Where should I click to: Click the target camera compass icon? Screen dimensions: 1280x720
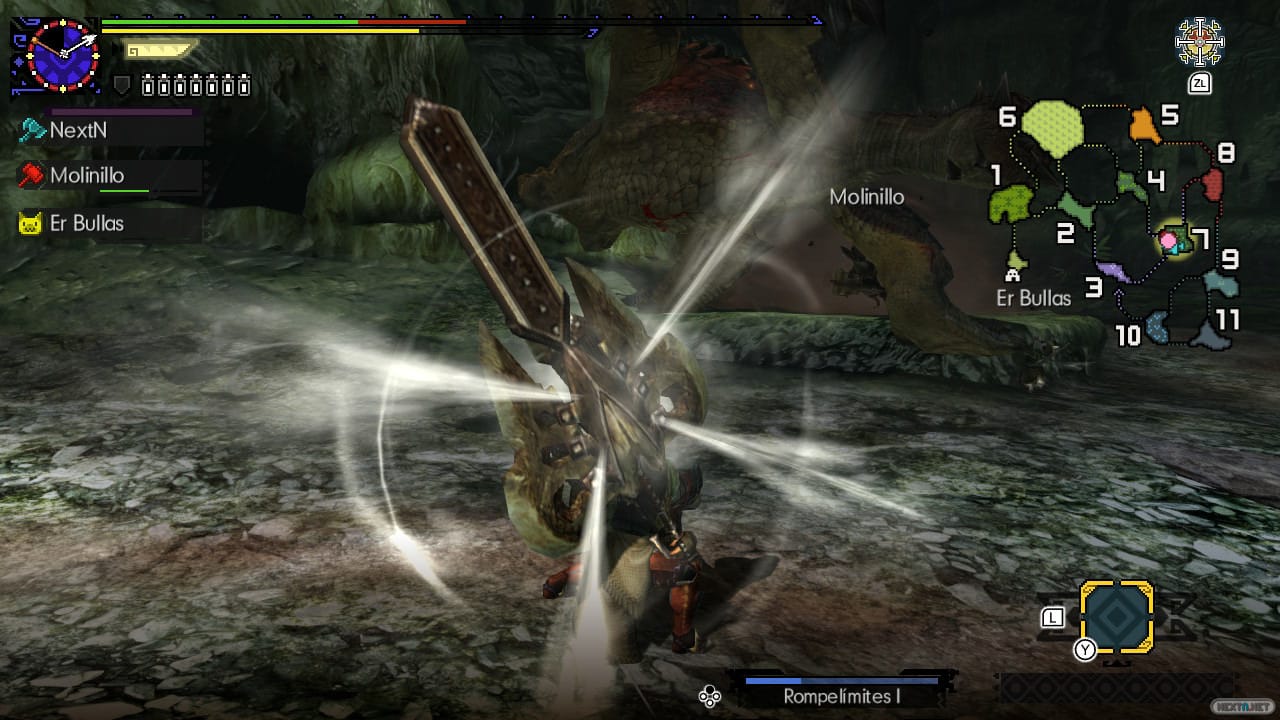coord(1199,42)
